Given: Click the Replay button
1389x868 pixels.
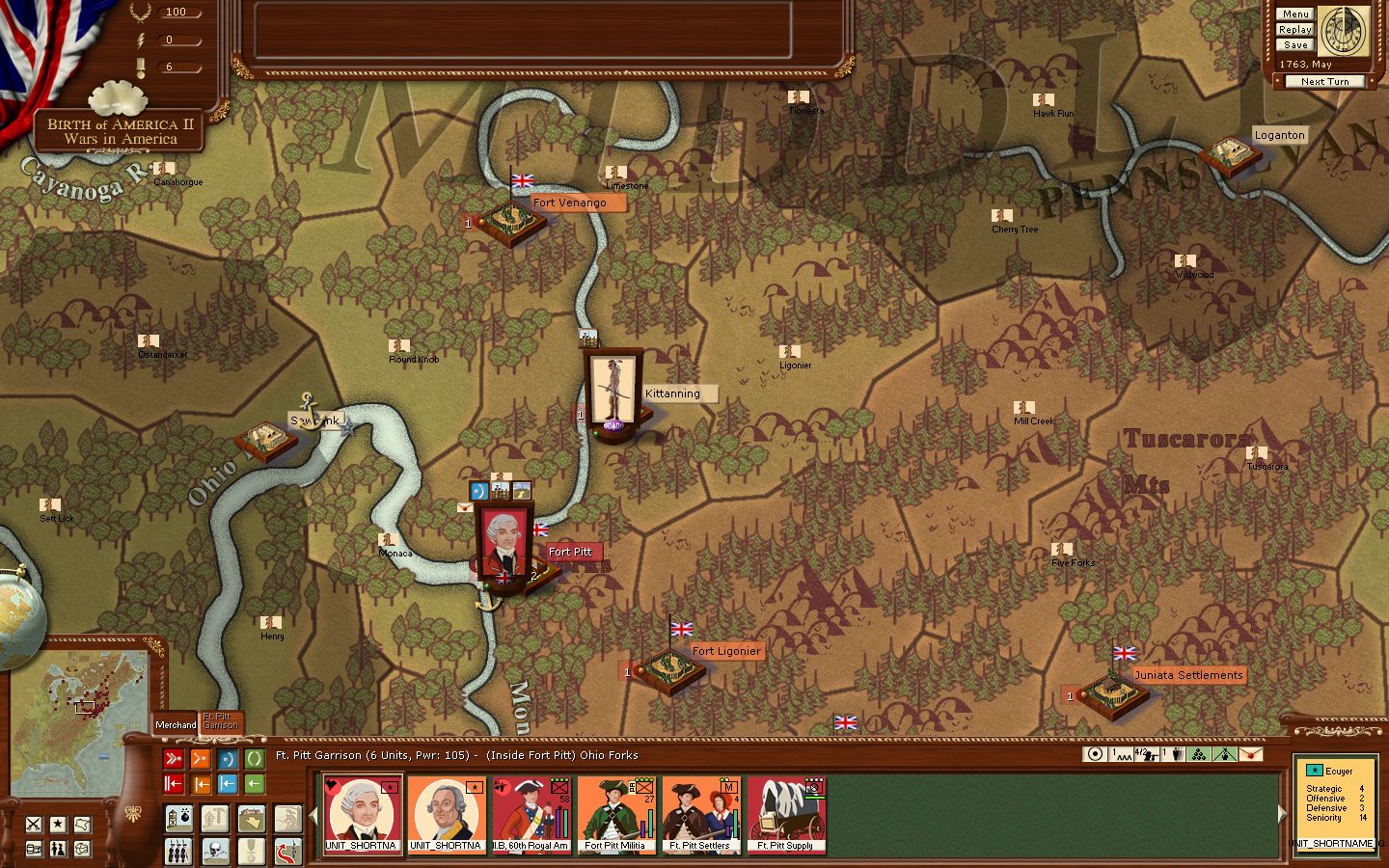Looking at the screenshot, I should tap(1294, 29).
